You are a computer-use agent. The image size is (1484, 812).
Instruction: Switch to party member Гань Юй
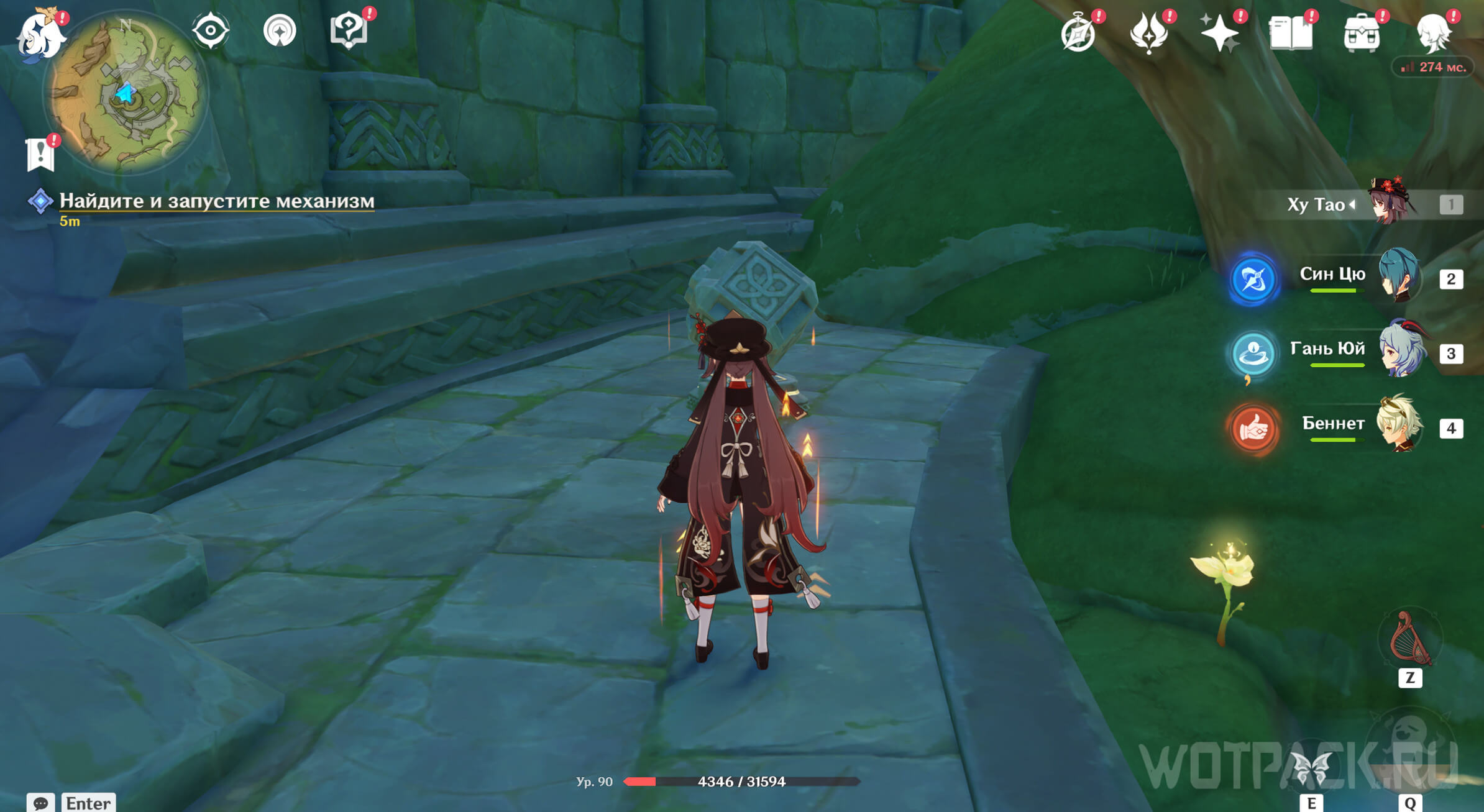[1401, 351]
